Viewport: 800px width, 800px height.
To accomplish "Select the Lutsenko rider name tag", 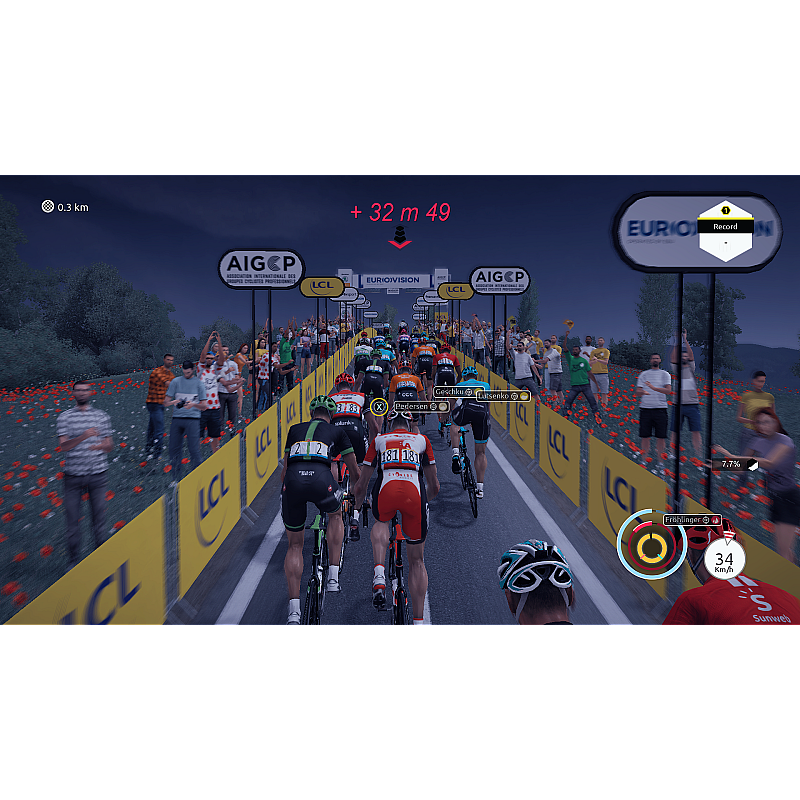I will point(502,396).
